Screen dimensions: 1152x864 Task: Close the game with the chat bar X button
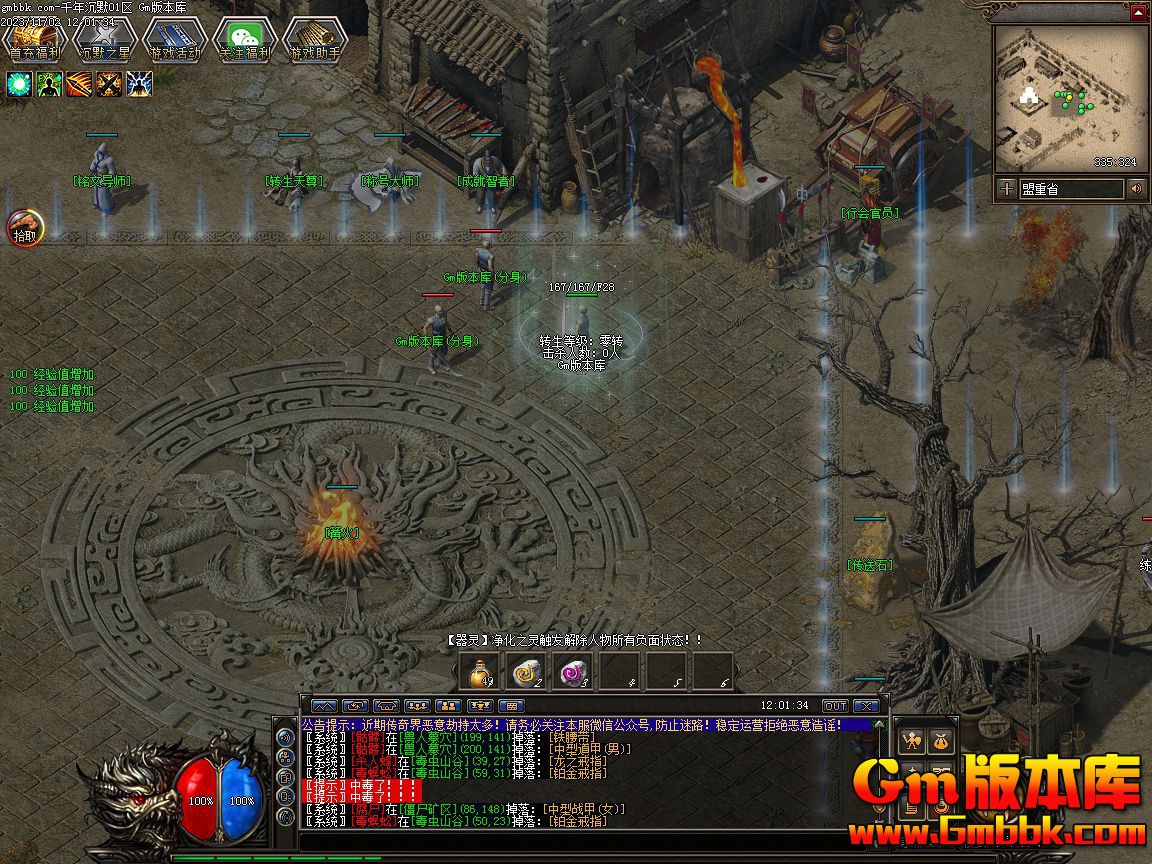[x=865, y=706]
